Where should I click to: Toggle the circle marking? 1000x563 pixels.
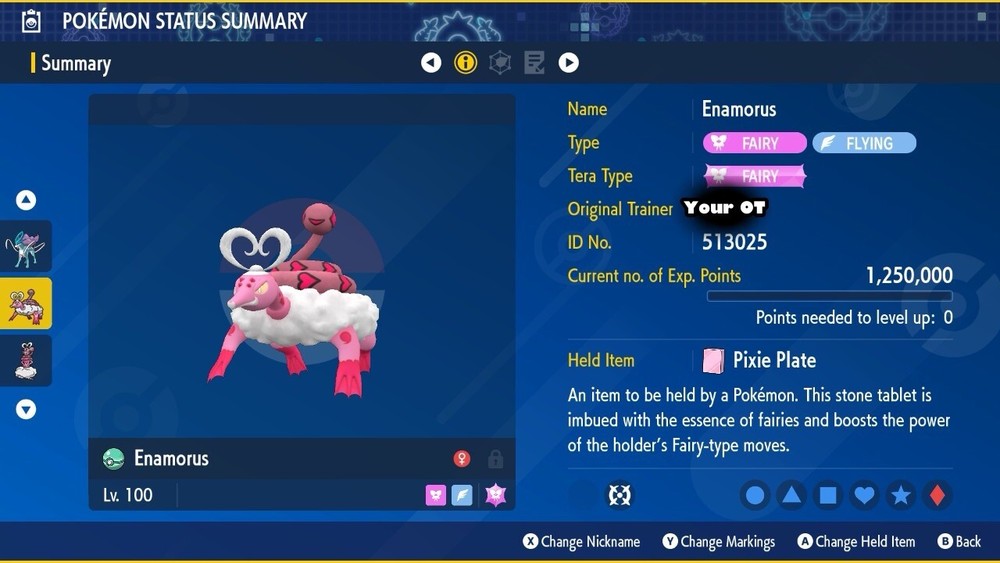point(755,495)
